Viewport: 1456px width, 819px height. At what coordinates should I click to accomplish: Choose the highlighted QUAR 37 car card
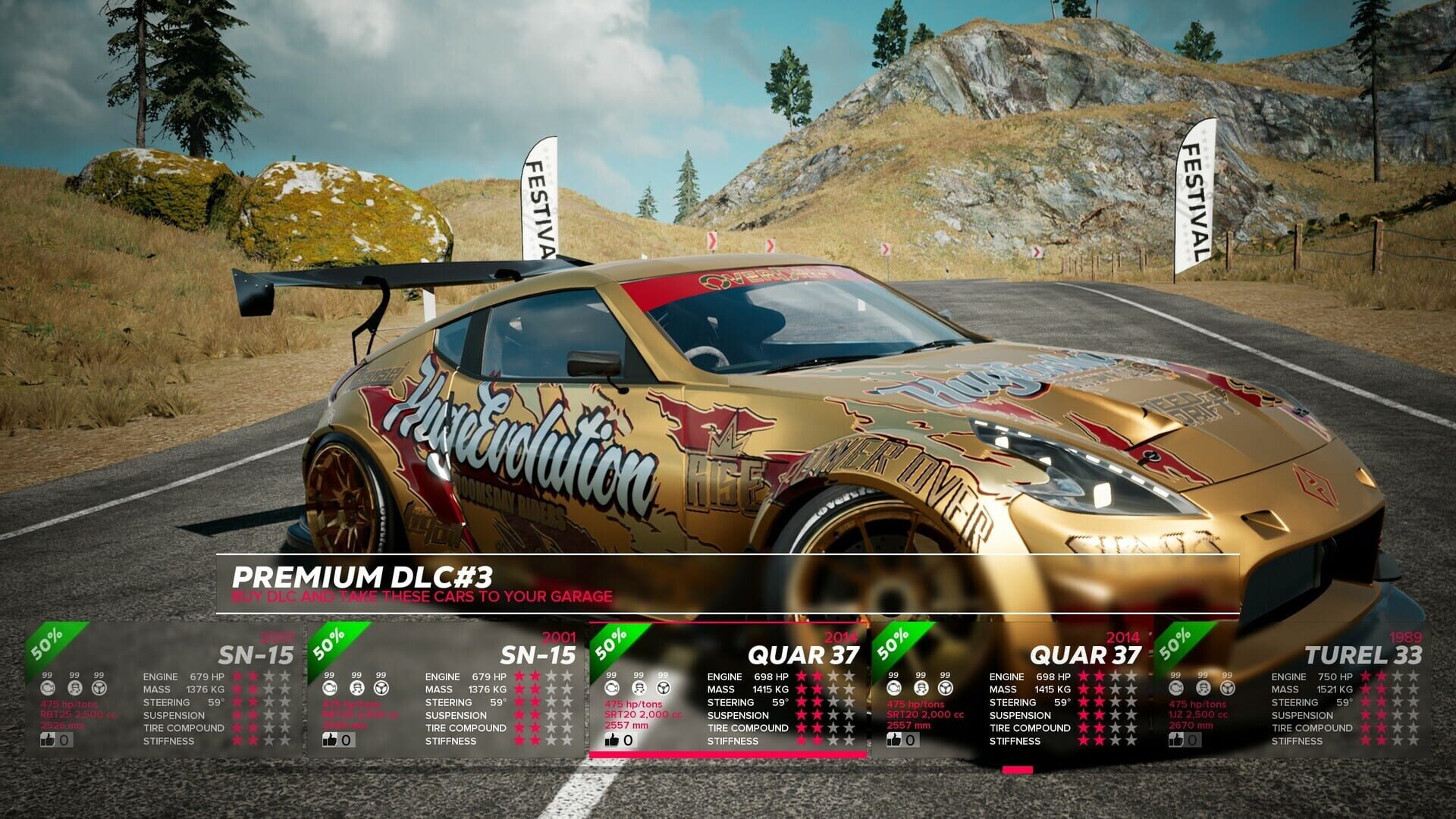tap(728, 689)
